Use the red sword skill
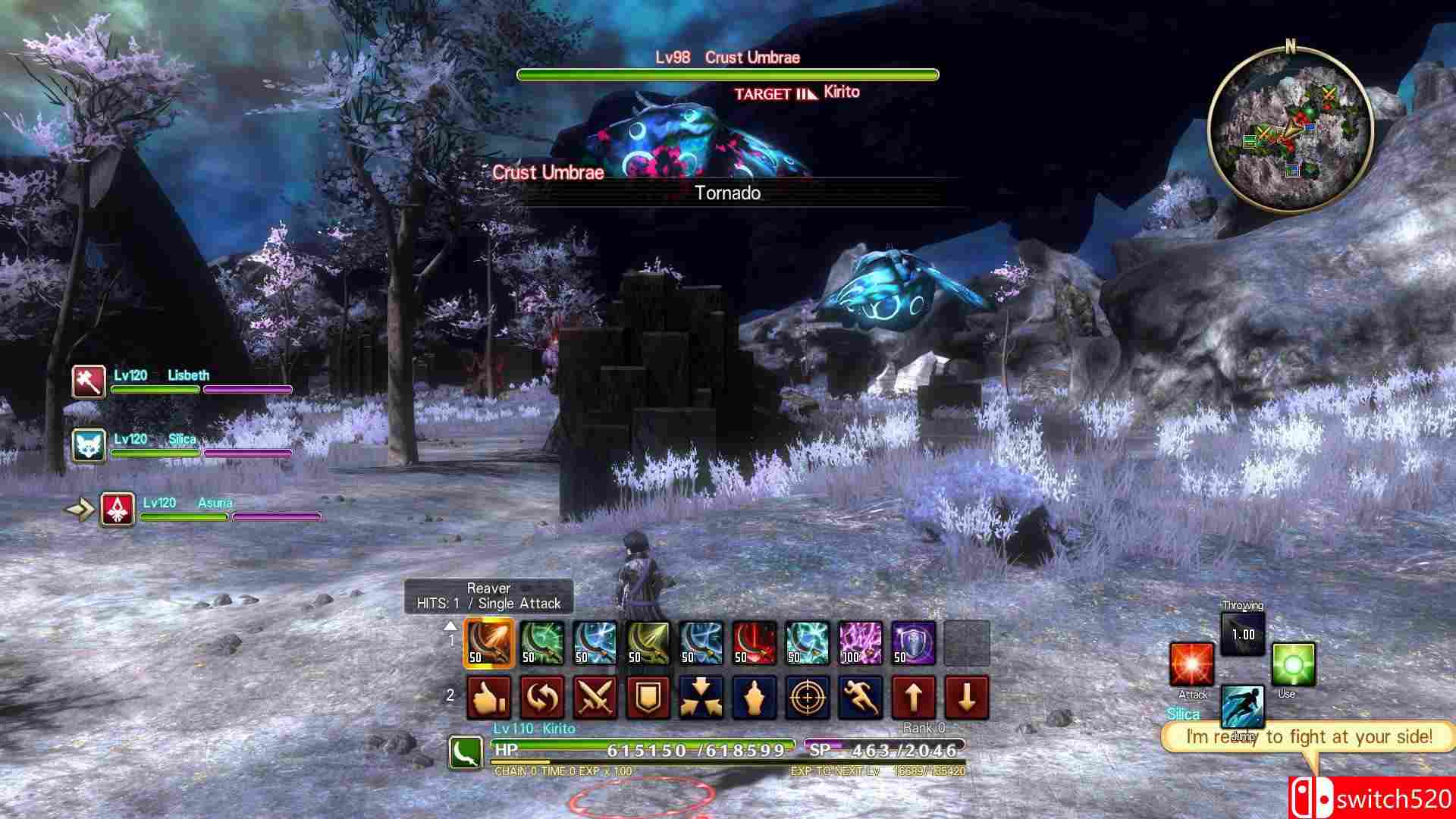Screen dimensions: 1456x819 (x=755, y=643)
